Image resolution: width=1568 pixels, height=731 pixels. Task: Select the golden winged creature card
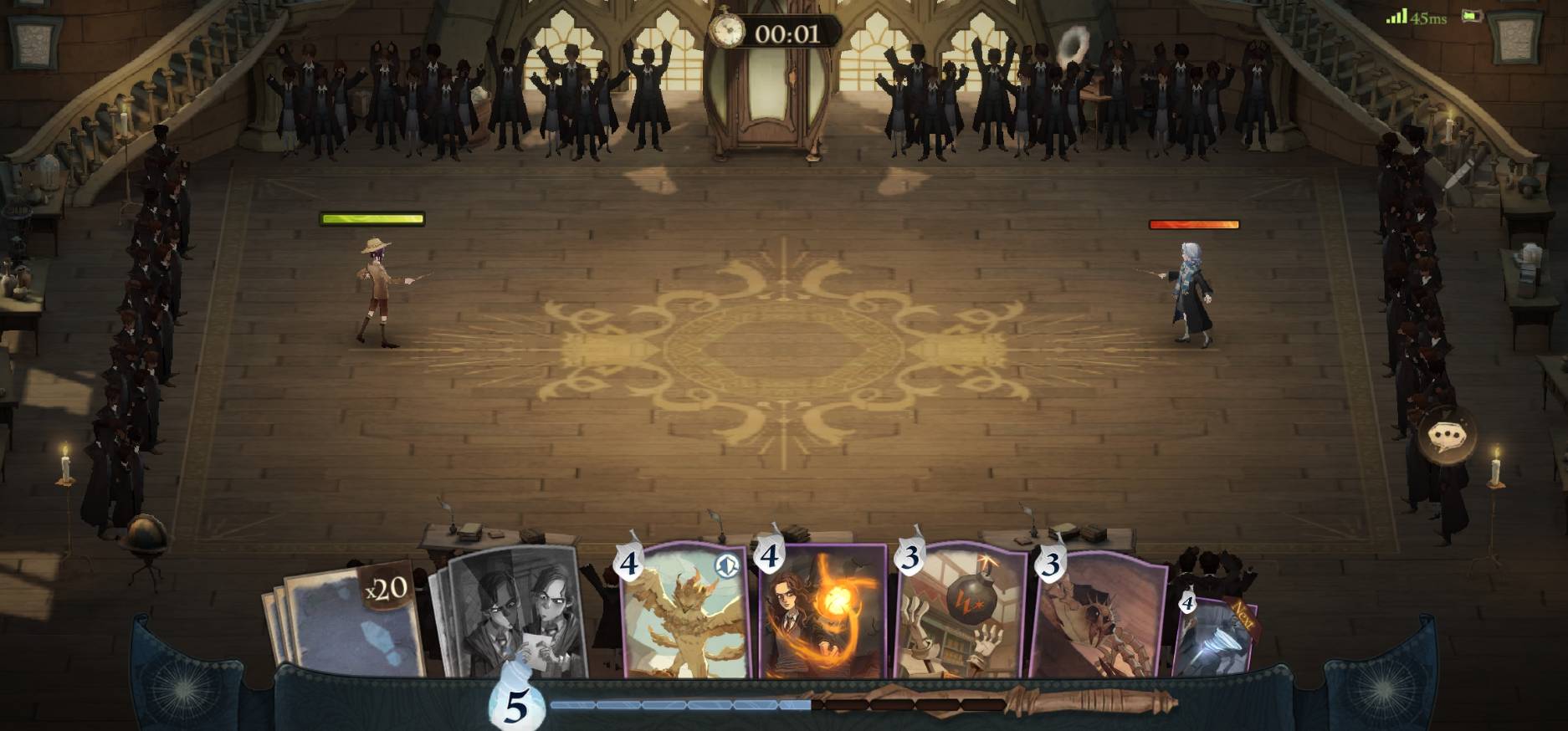coord(684,615)
